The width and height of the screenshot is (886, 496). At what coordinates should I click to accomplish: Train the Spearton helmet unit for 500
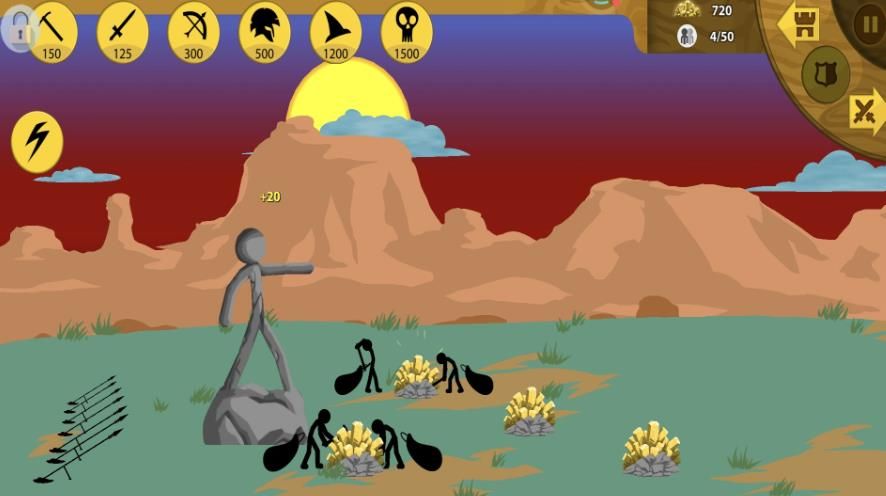pyautogui.click(x=264, y=30)
